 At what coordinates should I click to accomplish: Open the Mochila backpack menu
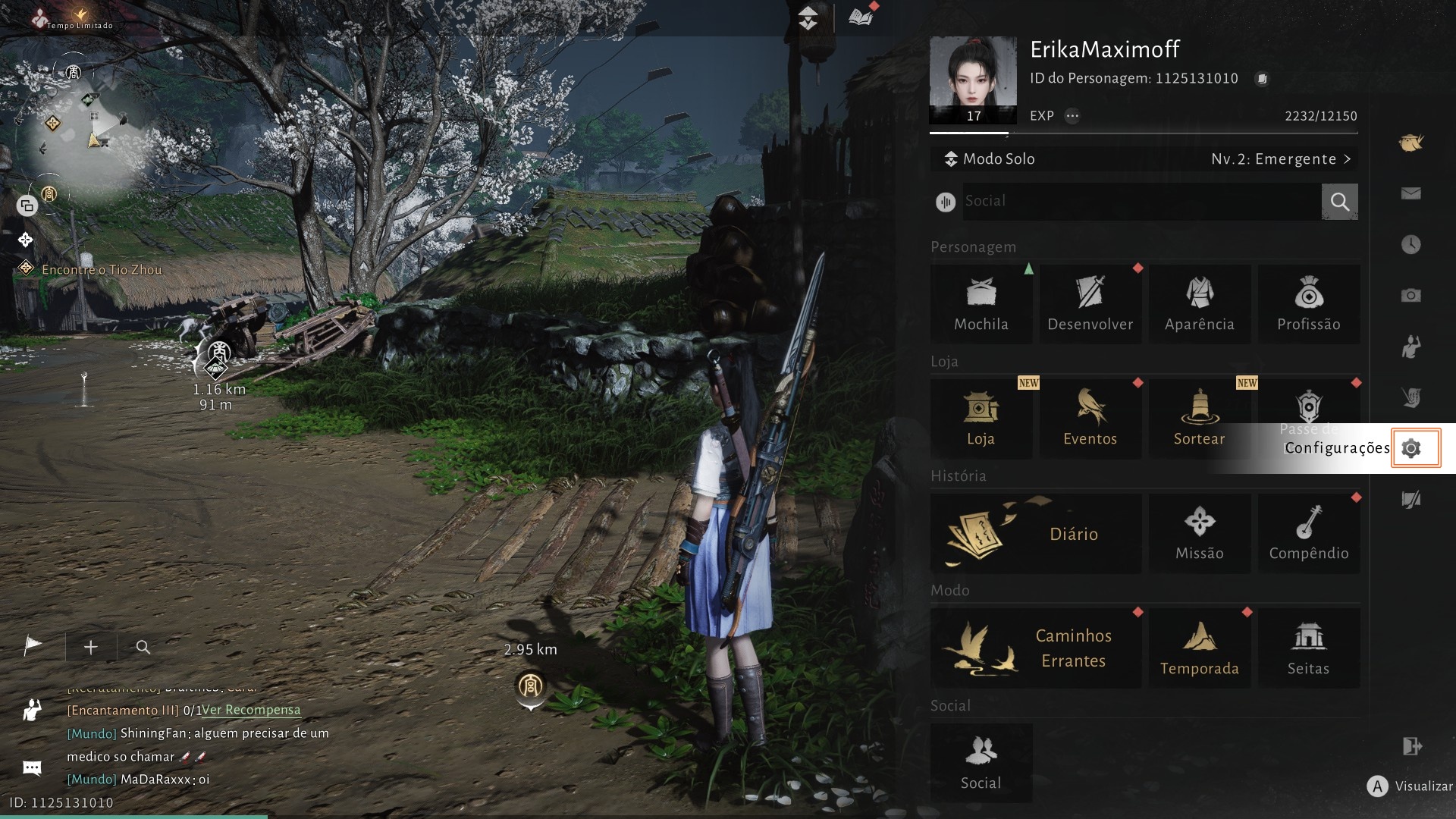tap(981, 304)
